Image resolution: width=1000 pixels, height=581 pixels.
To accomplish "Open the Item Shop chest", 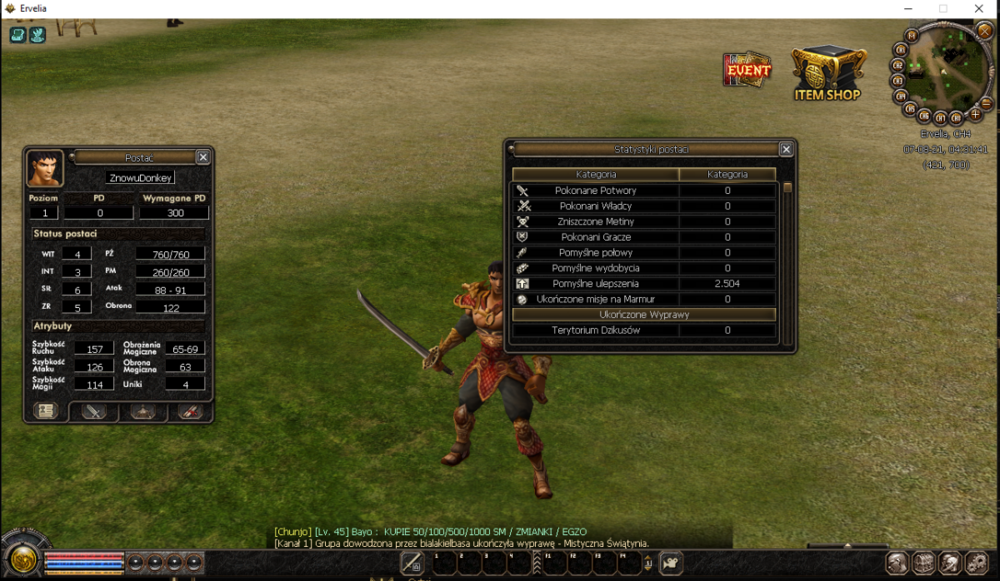I will pyautogui.click(x=829, y=72).
